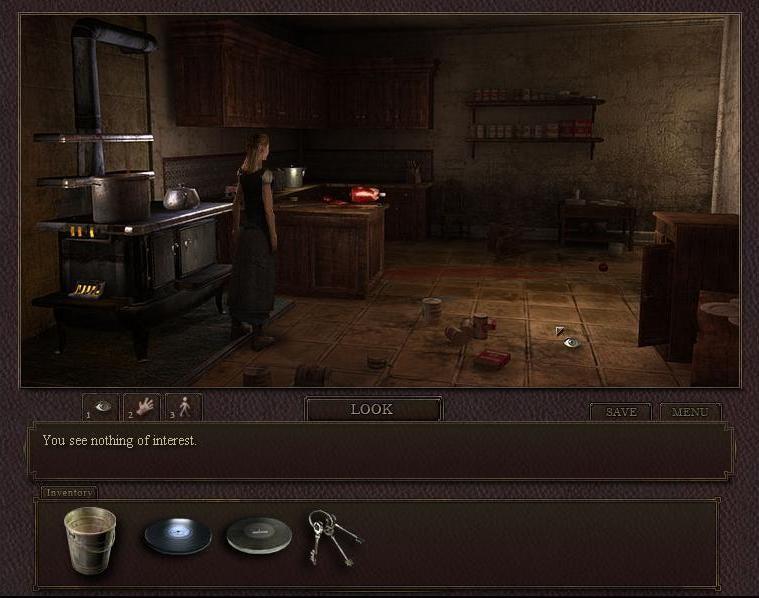Click the Inventory tab label

69,492
